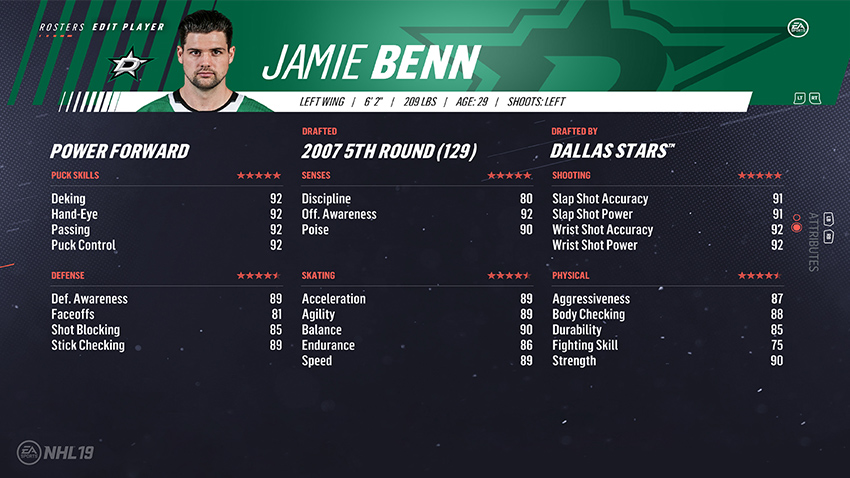This screenshot has width=850, height=478.
Task: Select the Body Checking attribute
Action: [667, 314]
